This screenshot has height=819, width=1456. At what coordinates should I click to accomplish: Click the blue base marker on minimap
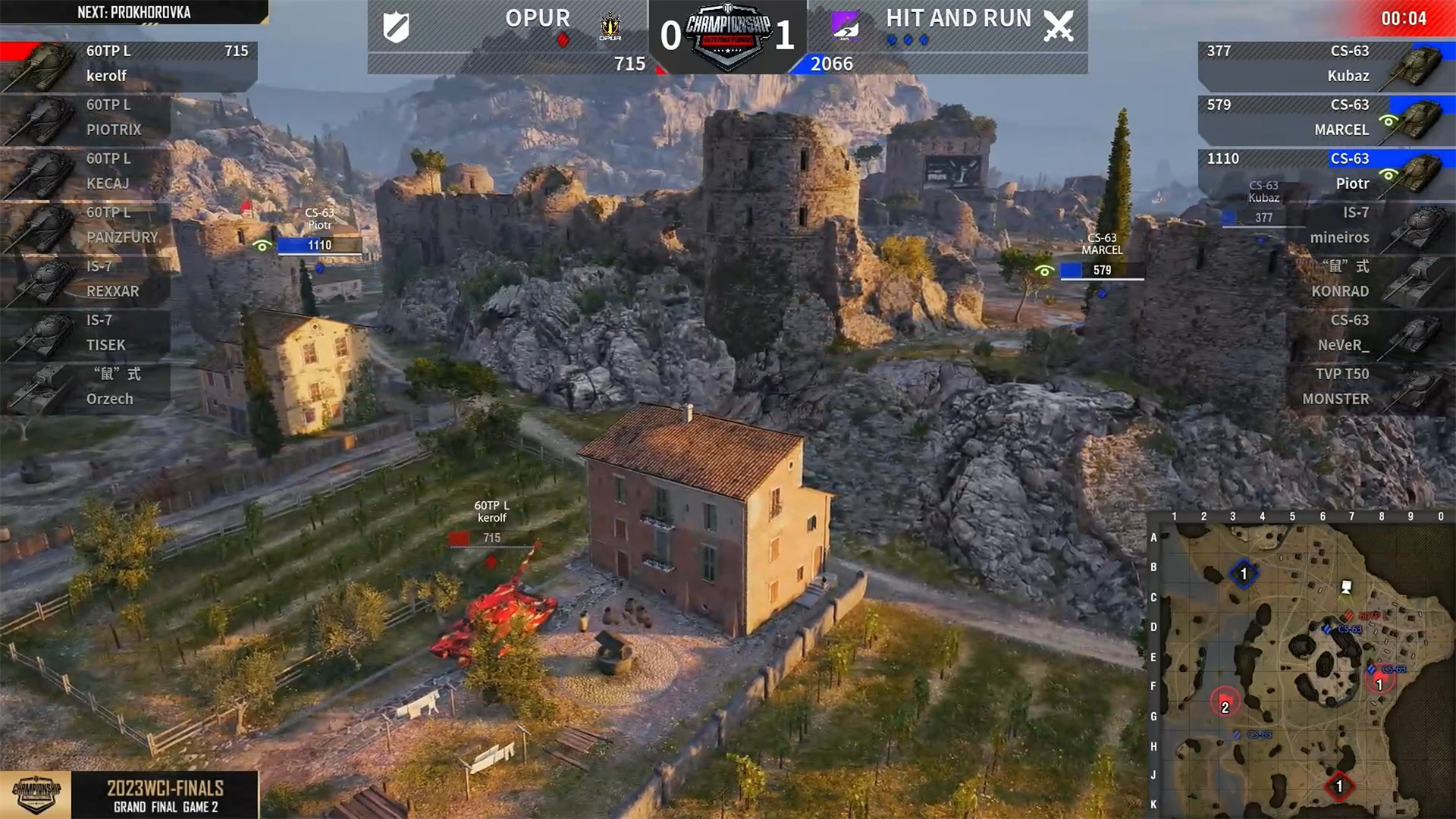point(1243,574)
